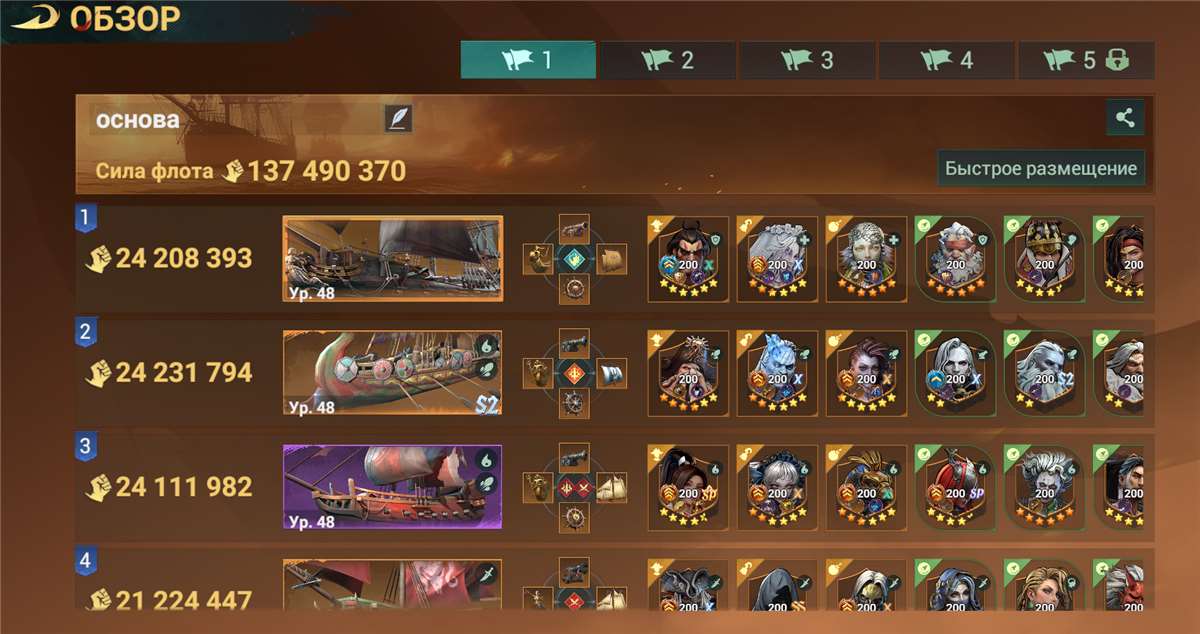Share the fleet setup
This screenshot has width=1200, height=634.
coord(1125,118)
